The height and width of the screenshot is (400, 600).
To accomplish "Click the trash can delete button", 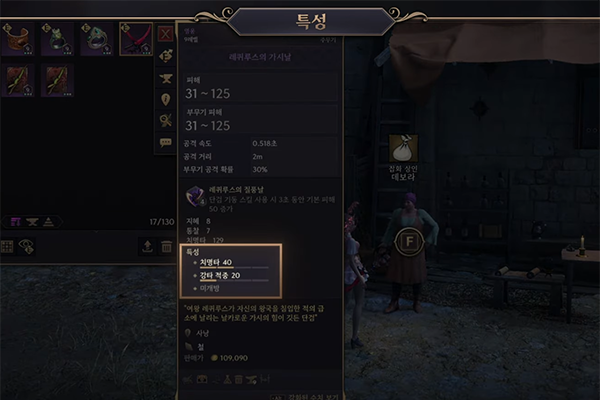I will pyautogui.click(x=166, y=246).
